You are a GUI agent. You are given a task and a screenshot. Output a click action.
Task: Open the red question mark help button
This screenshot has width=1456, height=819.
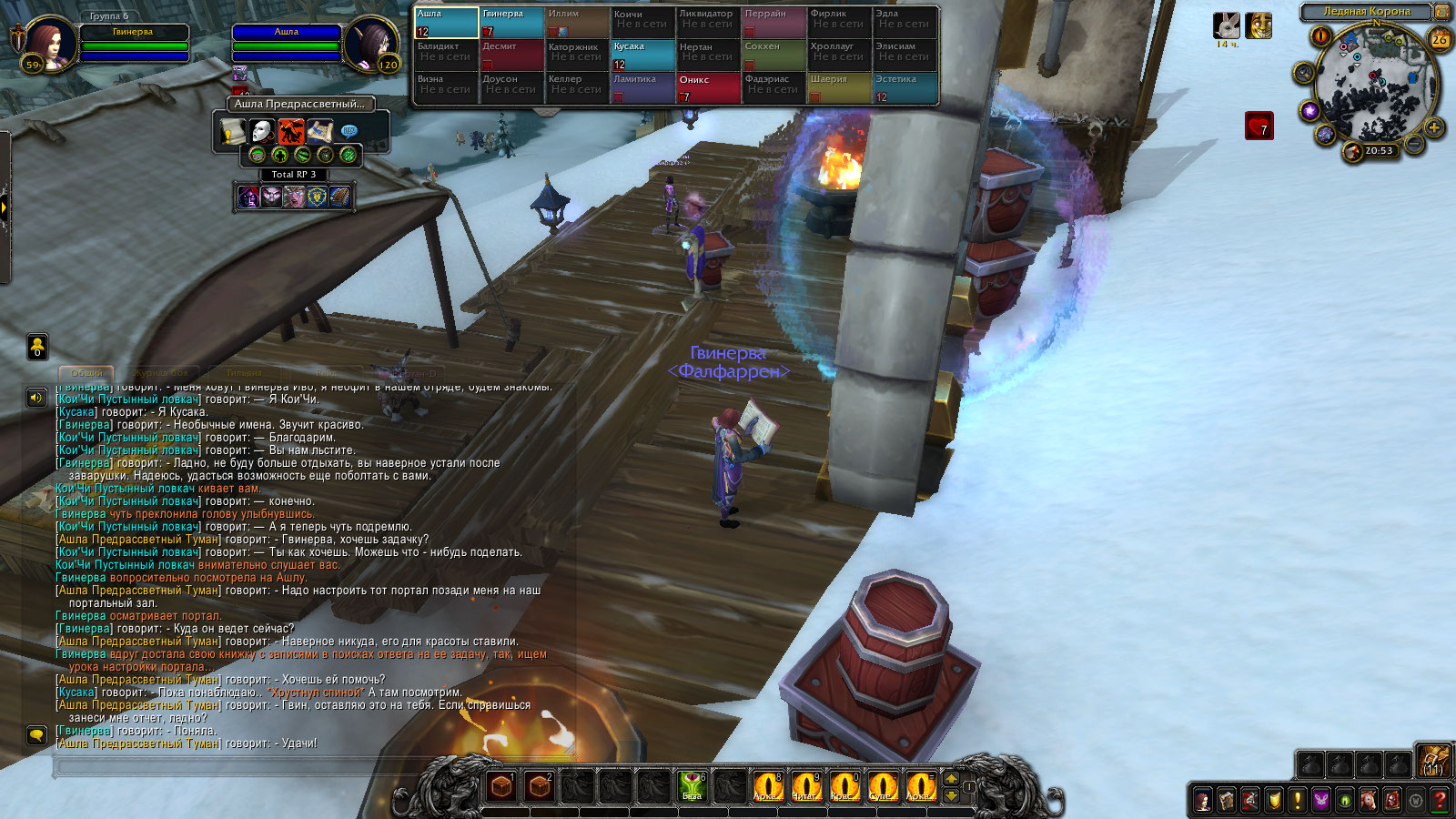(1439, 801)
